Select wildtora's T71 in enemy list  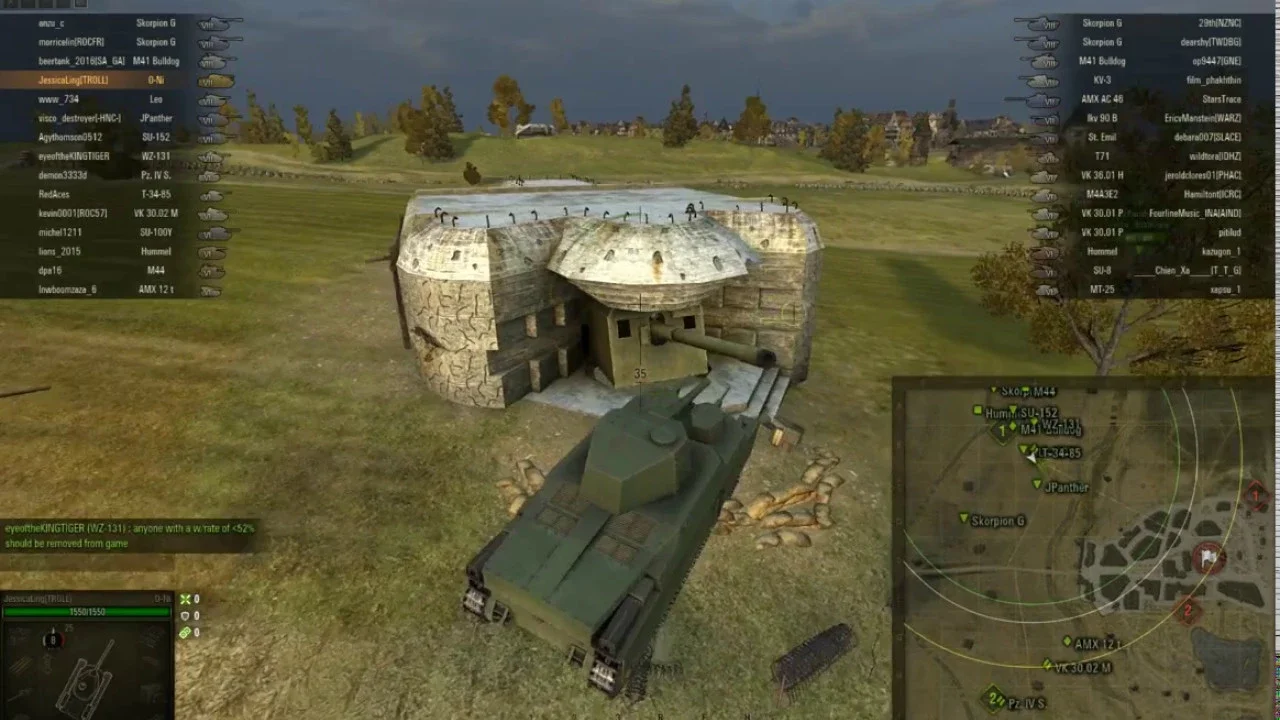pos(1160,157)
